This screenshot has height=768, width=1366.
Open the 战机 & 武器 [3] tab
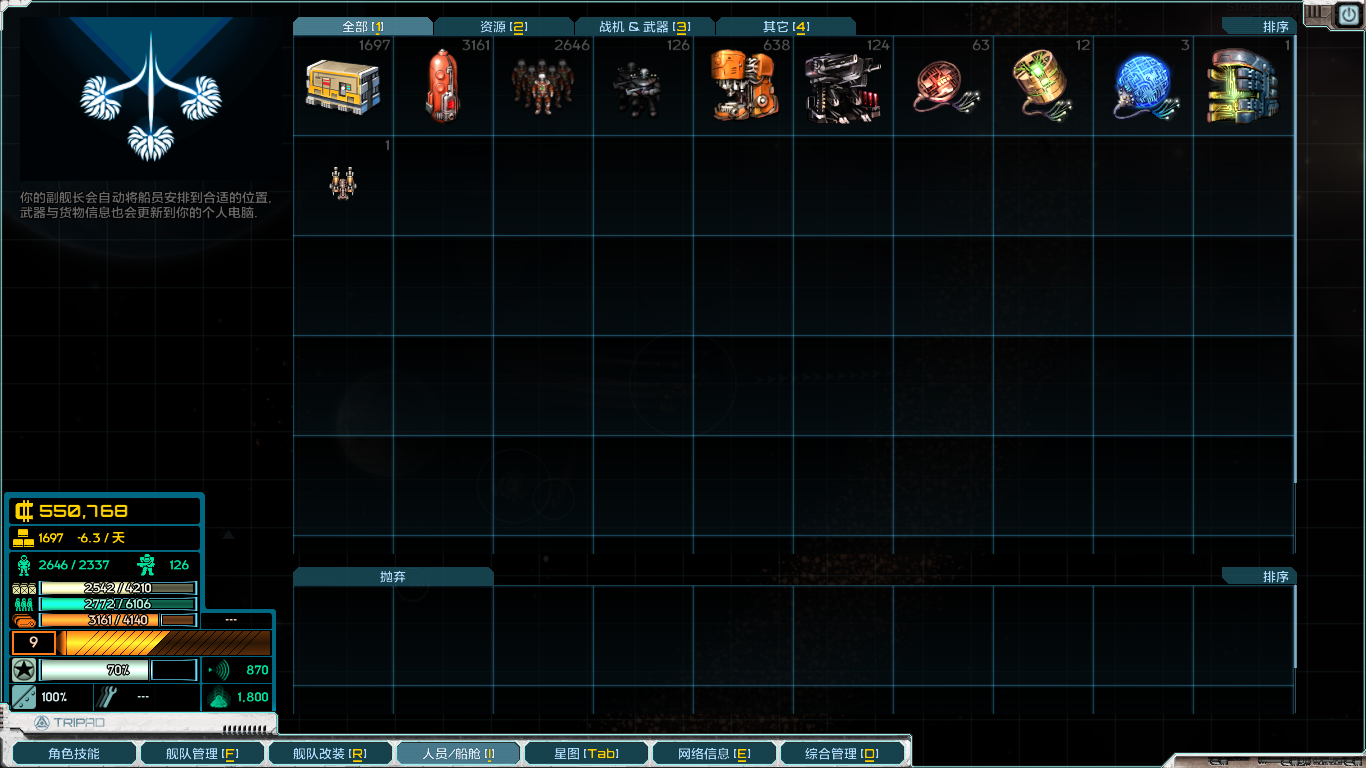click(x=643, y=27)
